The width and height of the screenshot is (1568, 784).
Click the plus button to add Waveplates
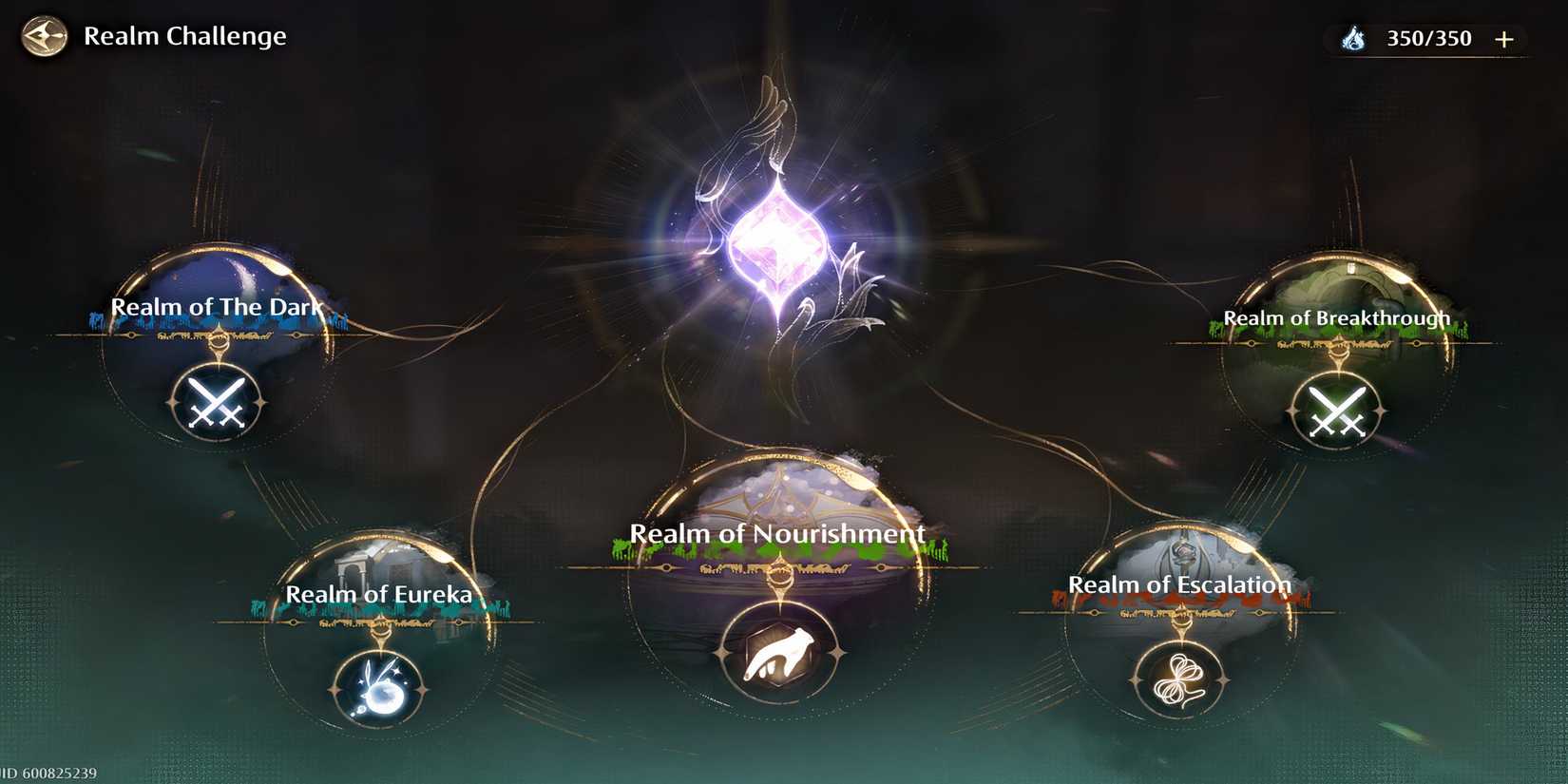(x=1503, y=38)
